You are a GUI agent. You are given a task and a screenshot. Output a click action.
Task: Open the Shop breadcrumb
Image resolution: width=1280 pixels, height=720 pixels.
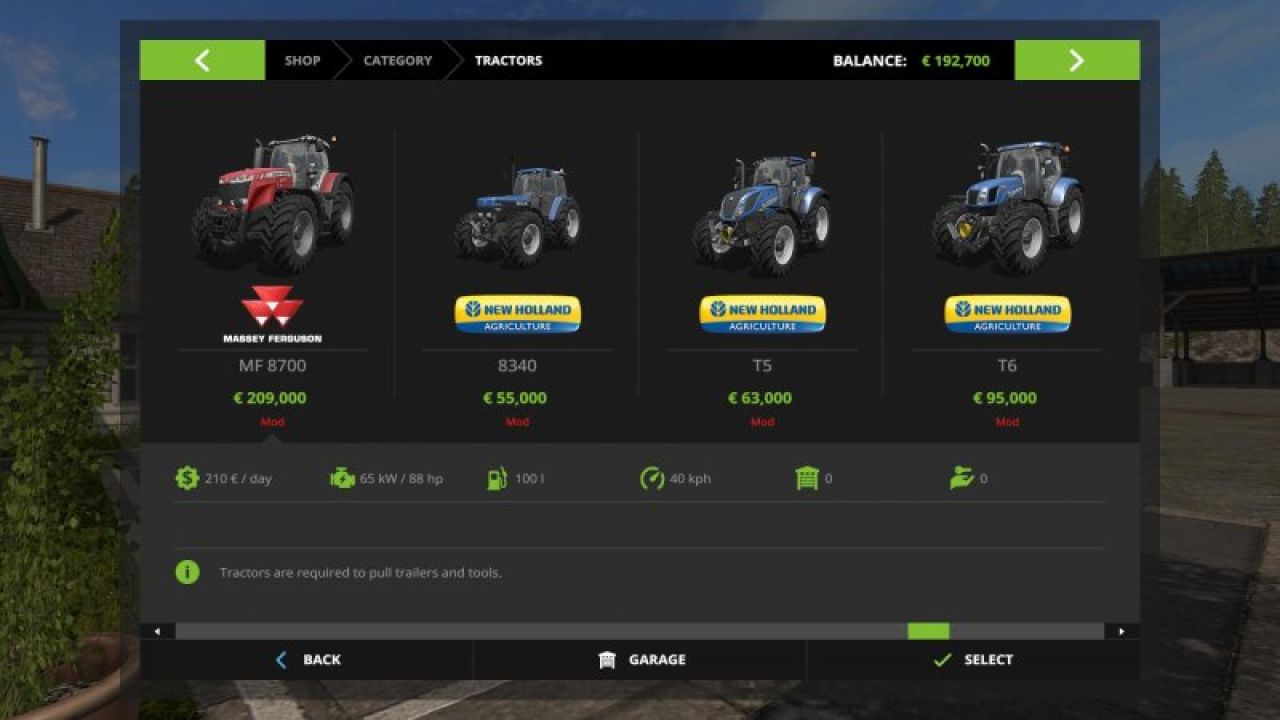tap(302, 60)
